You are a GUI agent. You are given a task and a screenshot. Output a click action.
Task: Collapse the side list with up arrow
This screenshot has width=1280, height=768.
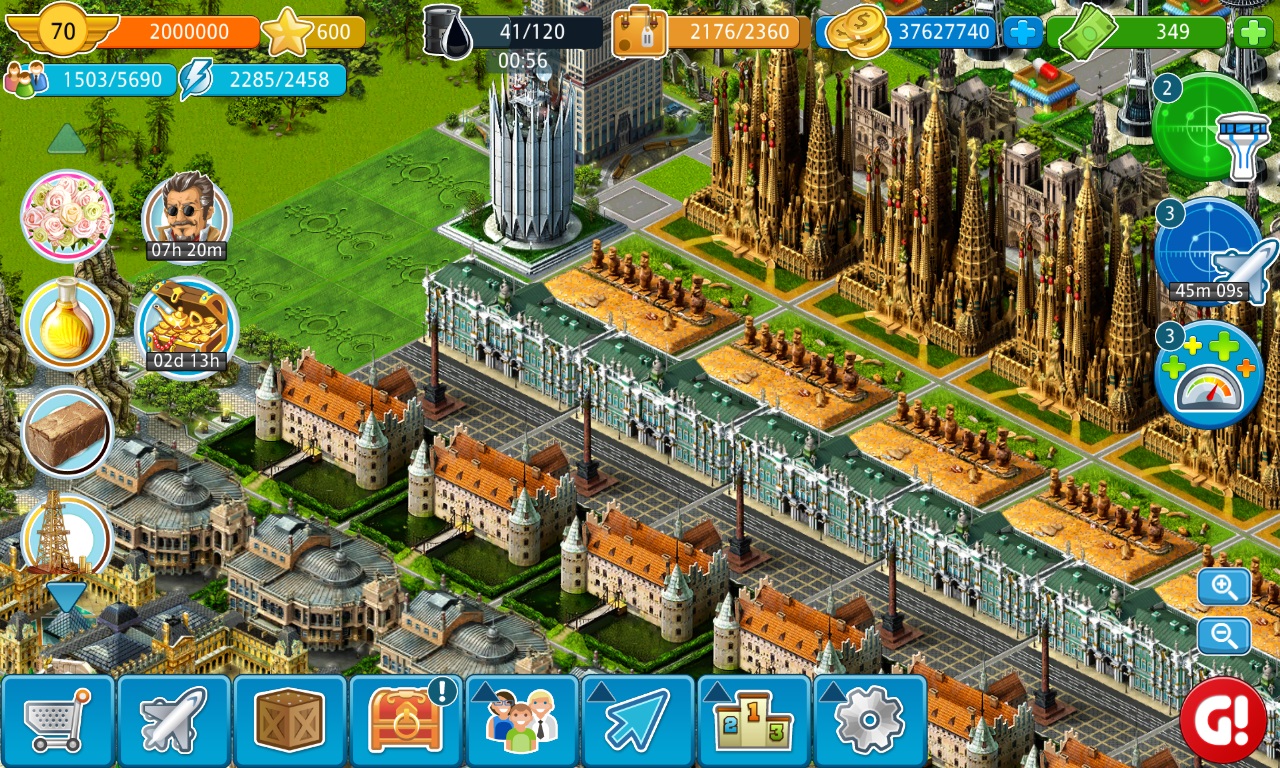coord(67,139)
